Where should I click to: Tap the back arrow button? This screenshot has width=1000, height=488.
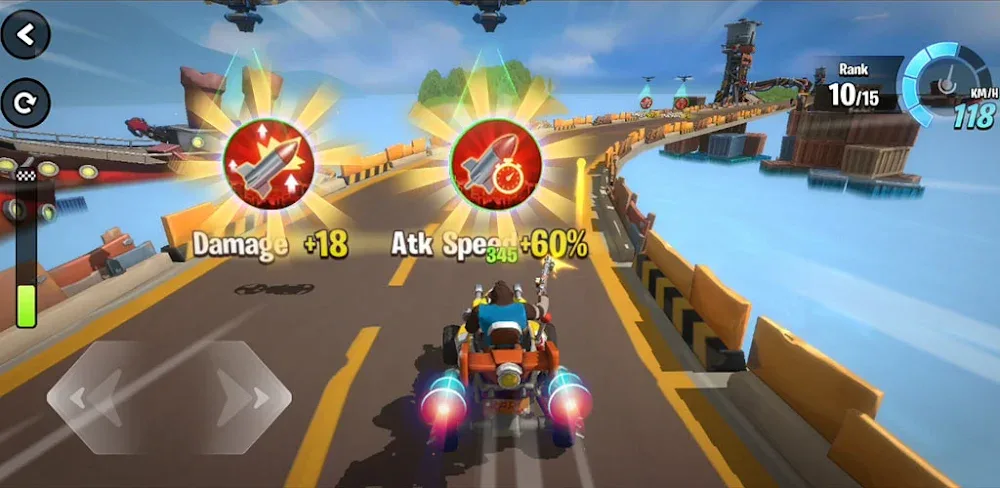tap(26, 35)
